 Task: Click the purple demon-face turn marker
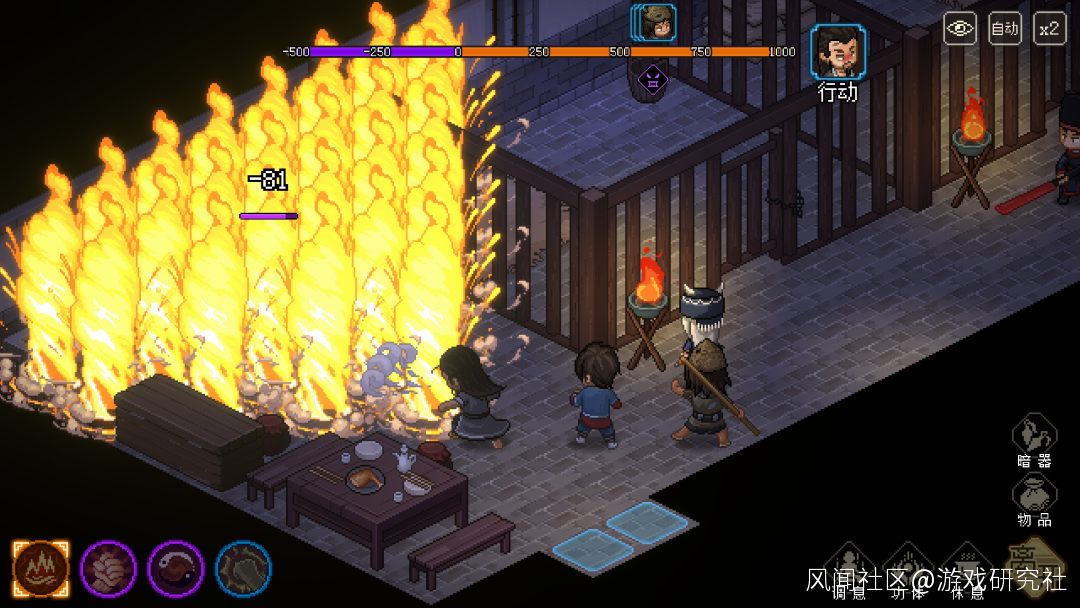pyautogui.click(x=652, y=77)
